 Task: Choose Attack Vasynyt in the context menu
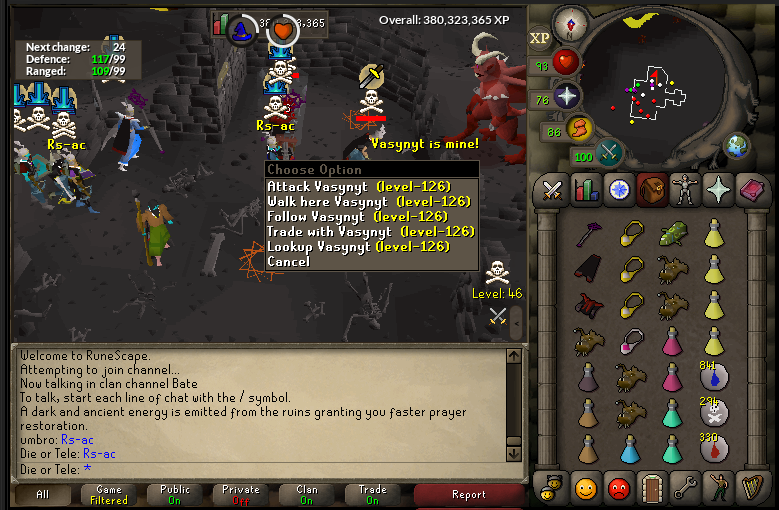point(358,186)
